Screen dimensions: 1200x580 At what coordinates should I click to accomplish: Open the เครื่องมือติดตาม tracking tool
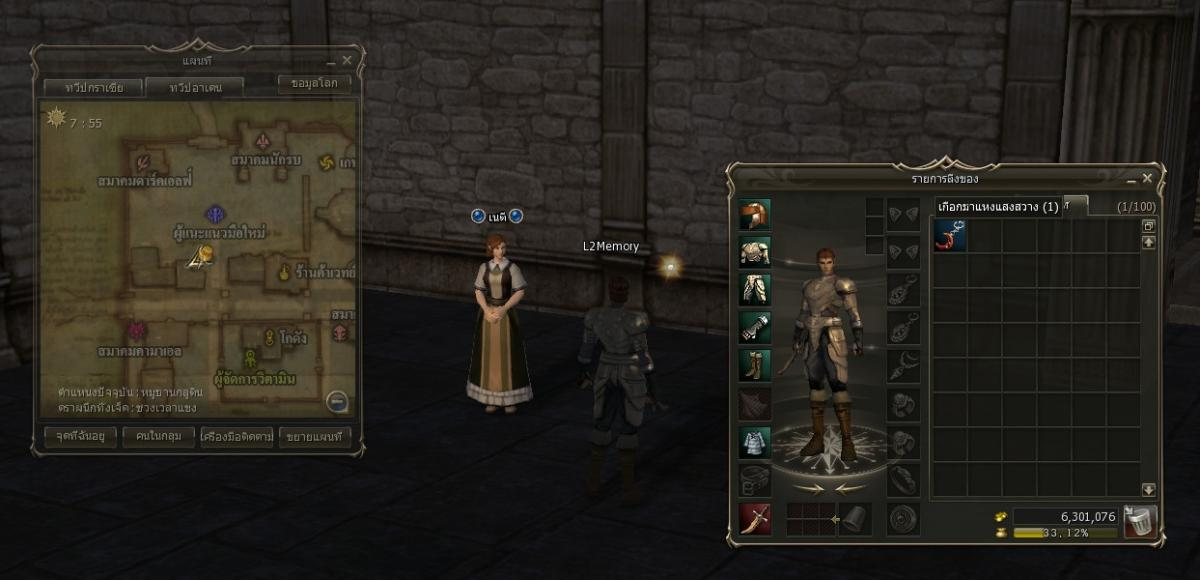[x=236, y=437]
